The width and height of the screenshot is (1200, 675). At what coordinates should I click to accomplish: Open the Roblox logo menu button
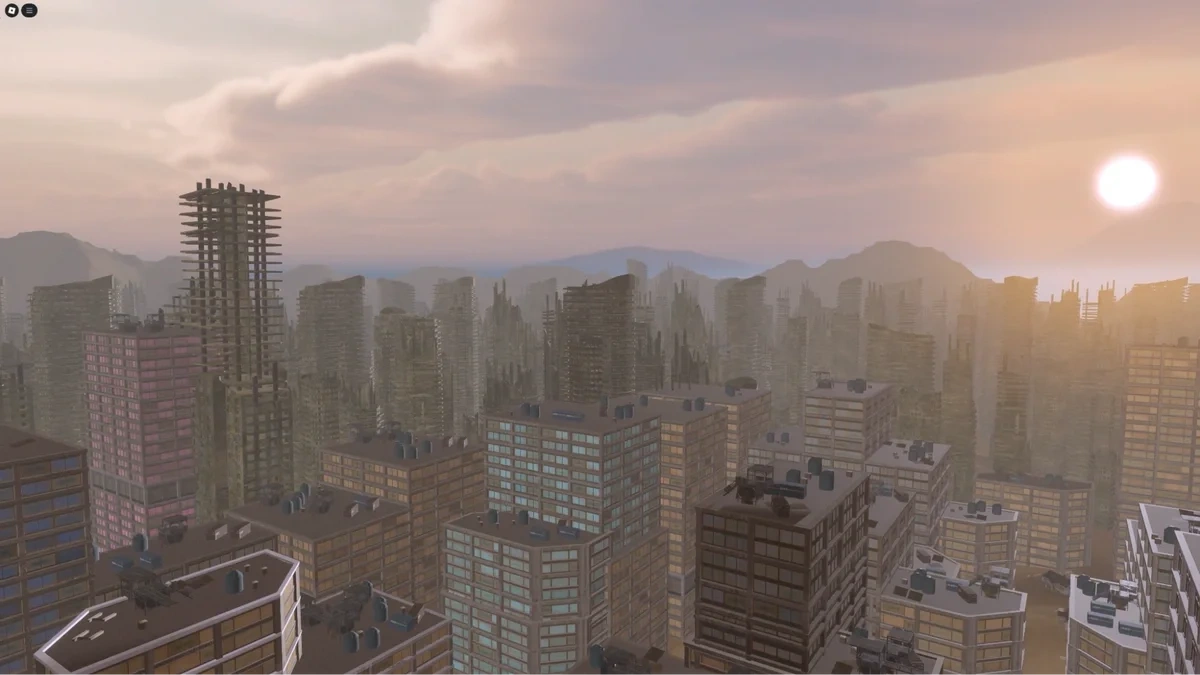[x=12, y=11]
